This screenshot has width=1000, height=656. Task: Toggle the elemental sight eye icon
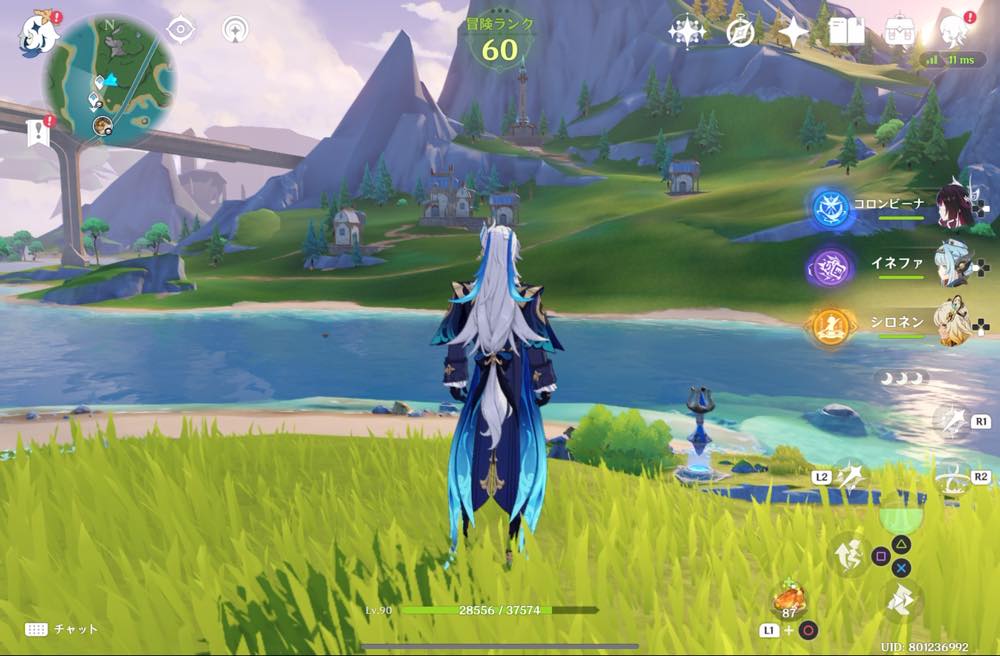point(180,30)
